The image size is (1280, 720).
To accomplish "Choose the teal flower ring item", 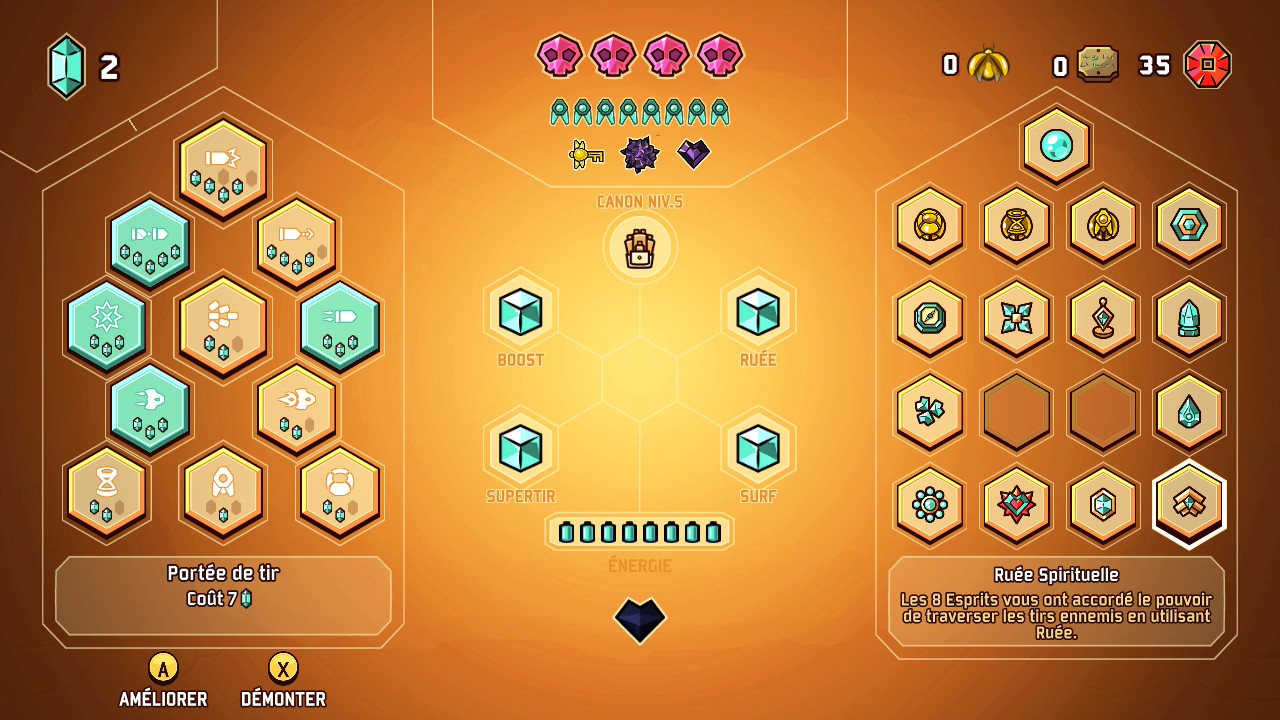I will click(930, 503).
